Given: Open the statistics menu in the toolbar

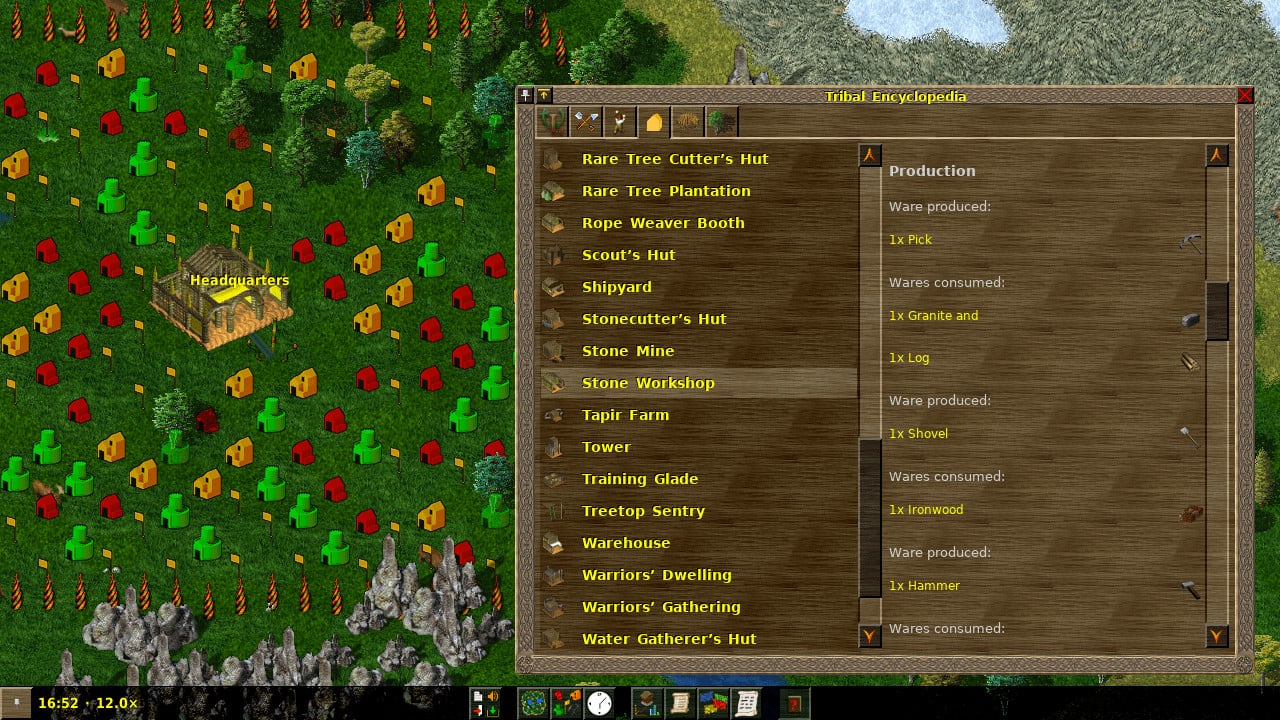Looking at the screenshot, I should tap(646, 703).
